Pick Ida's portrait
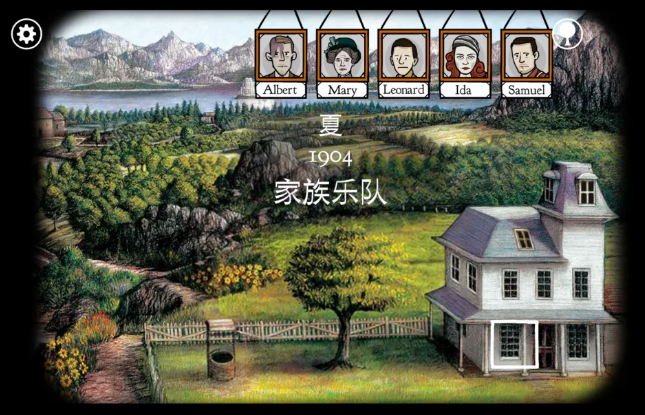The image size is (645, 415). point(465,56)
